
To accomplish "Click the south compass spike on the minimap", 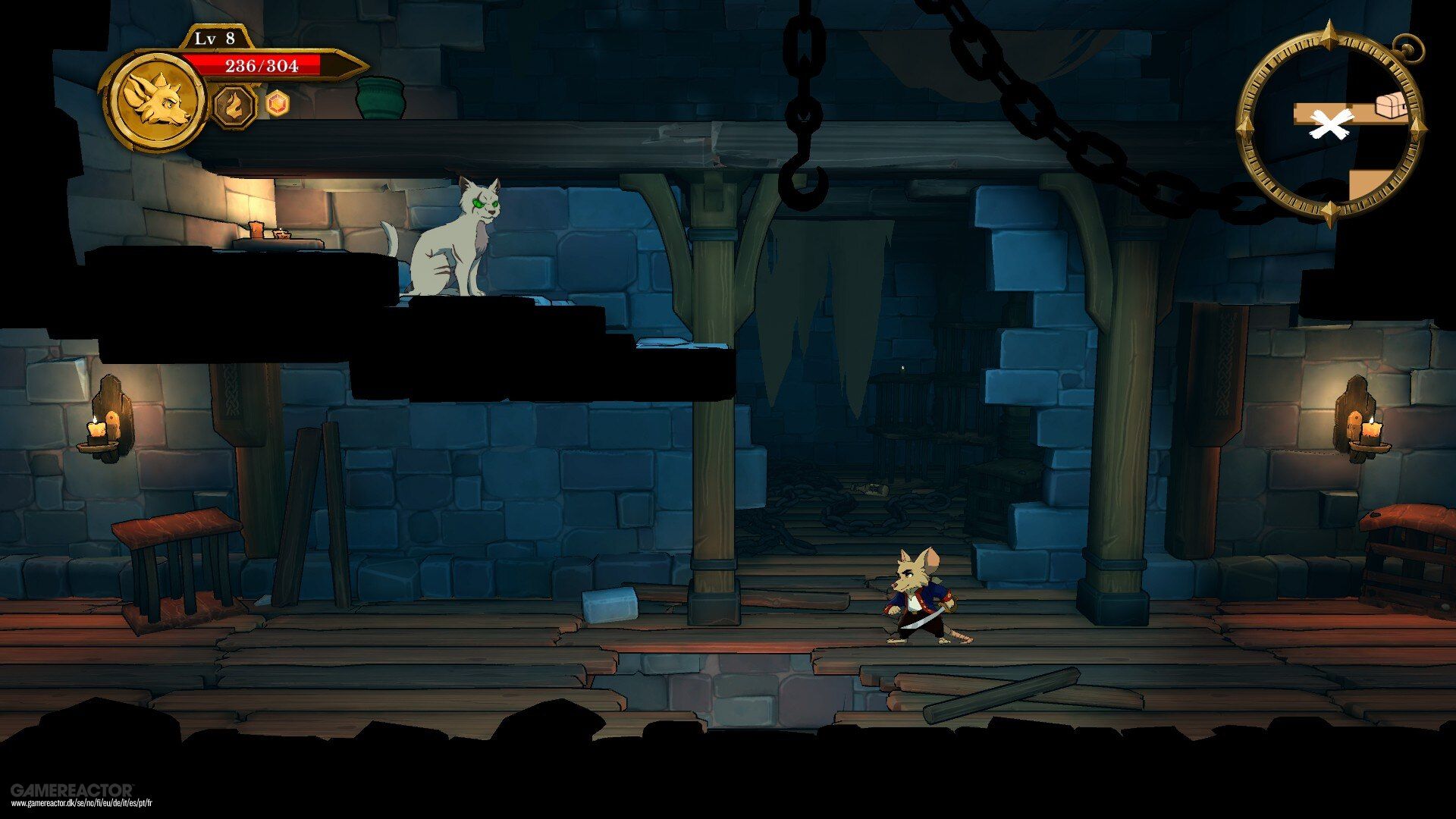I will tap(1329, 209).
